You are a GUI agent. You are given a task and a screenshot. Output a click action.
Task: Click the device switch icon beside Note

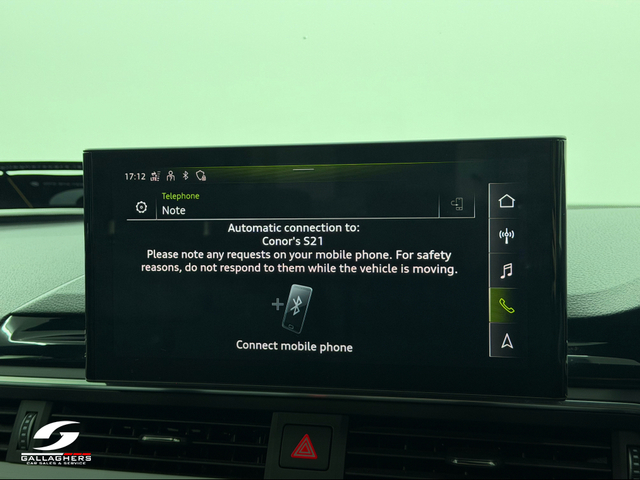tap(457, 205)
